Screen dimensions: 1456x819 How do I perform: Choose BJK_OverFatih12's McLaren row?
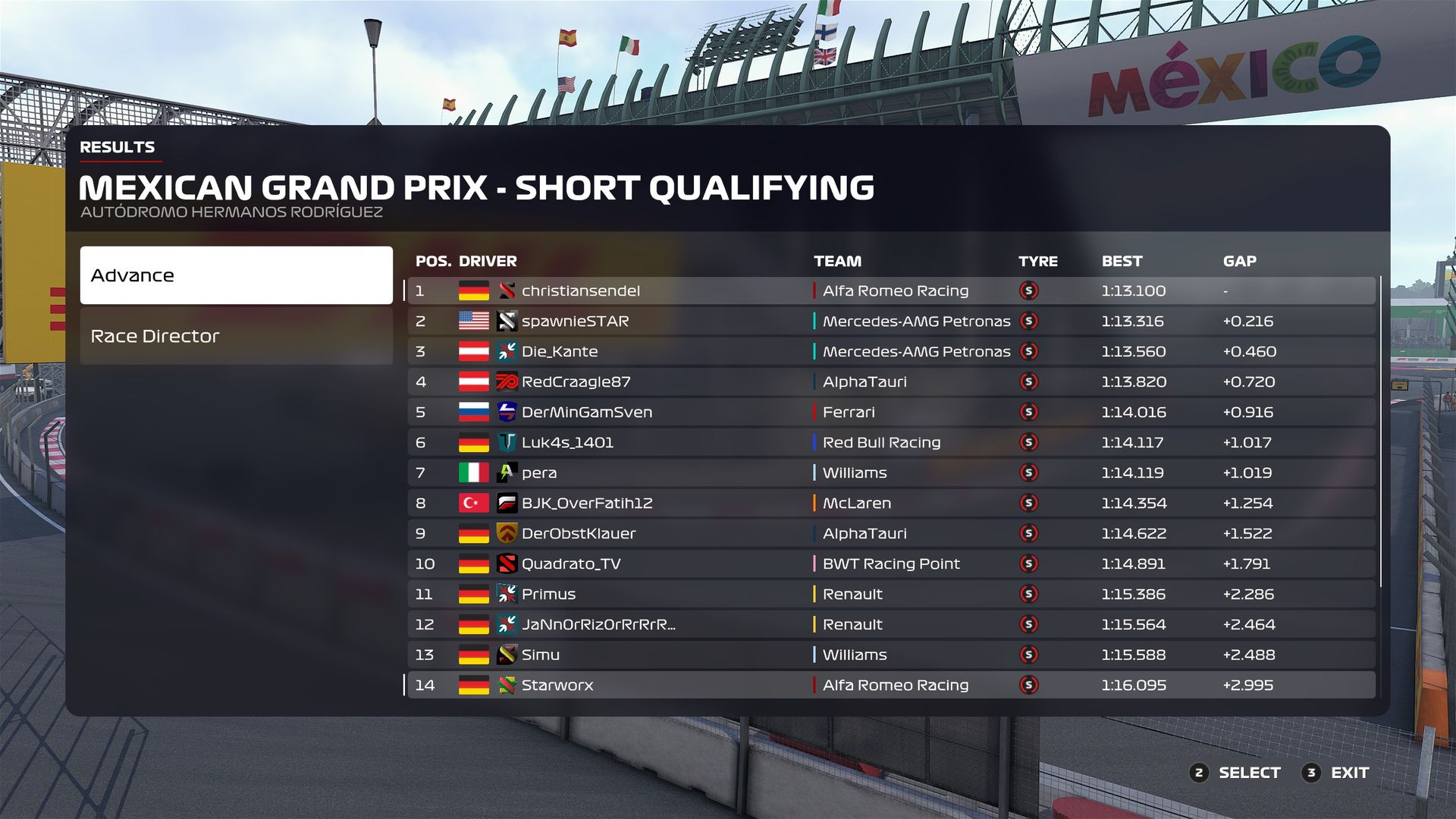(891, 503)
